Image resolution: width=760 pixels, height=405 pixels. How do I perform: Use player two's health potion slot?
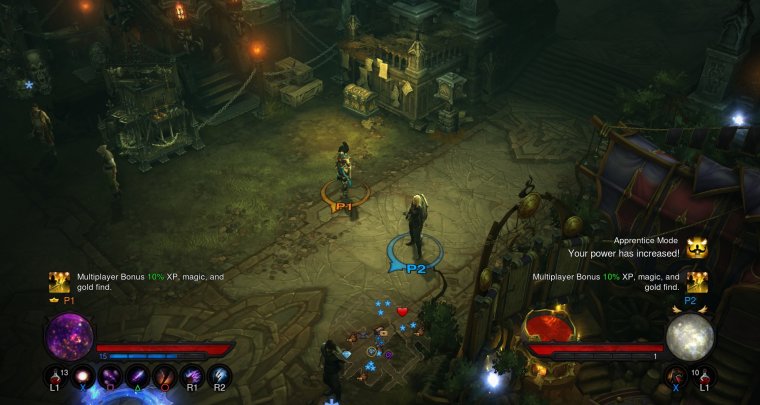[x=705, y=378]
